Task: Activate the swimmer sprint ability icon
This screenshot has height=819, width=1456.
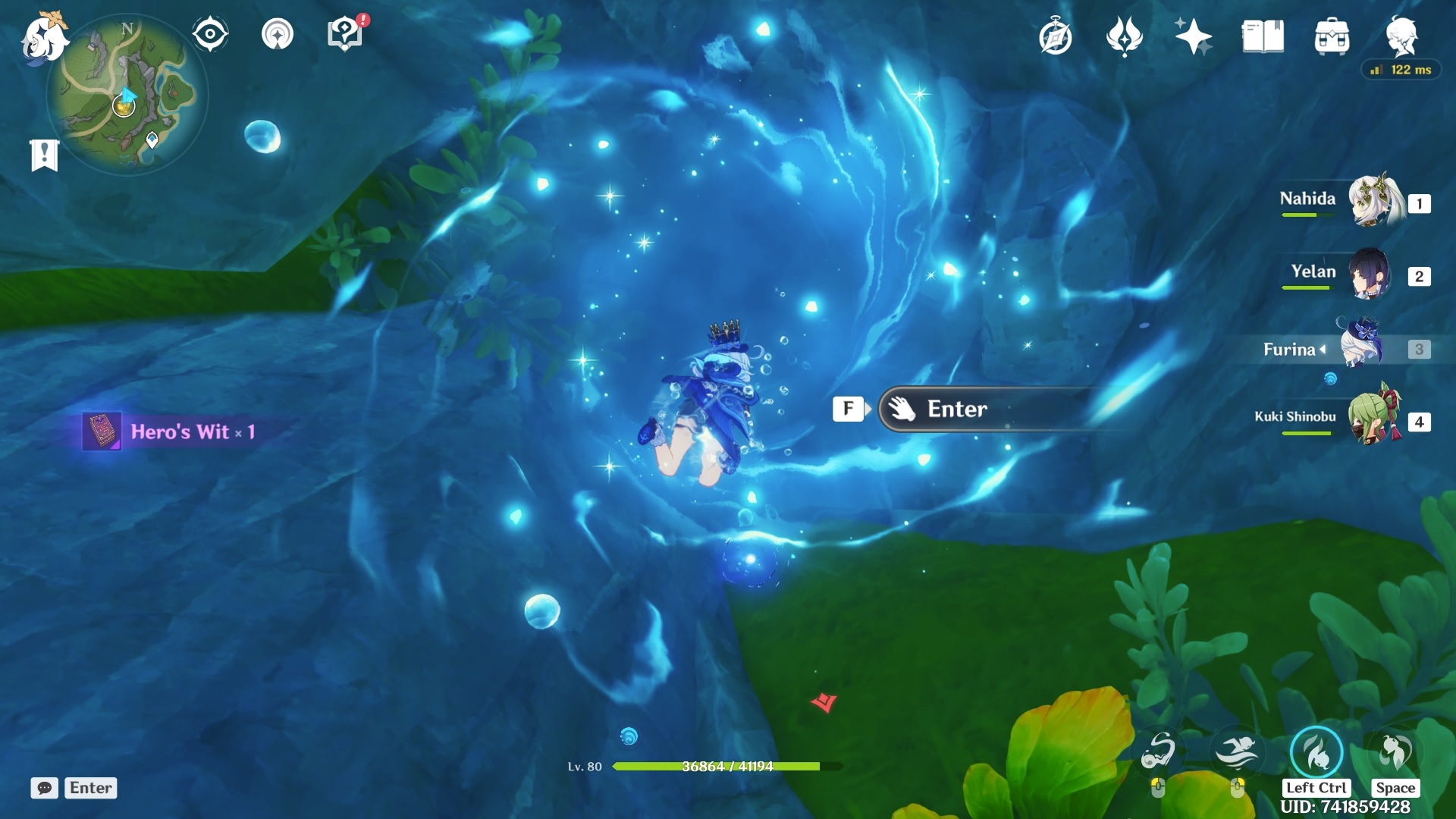Action: (1237, 752)
